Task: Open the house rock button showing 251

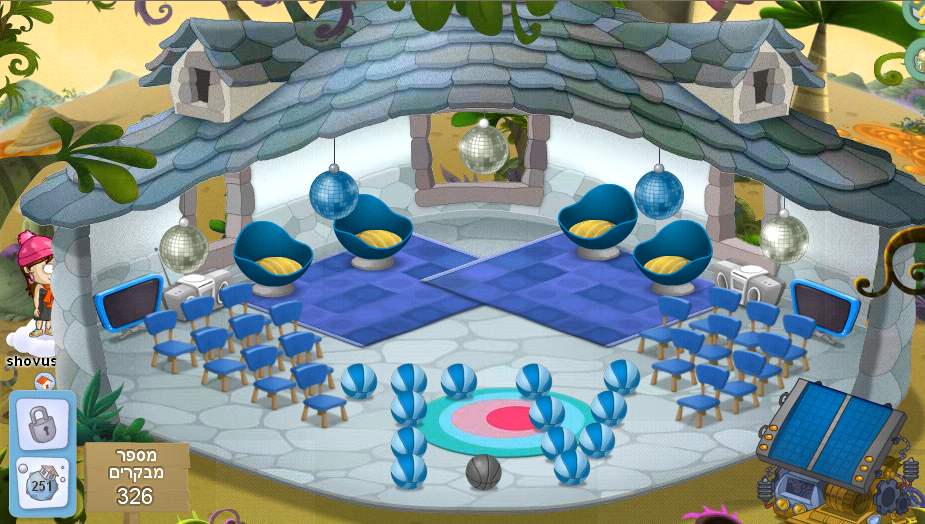Action: 42,482
